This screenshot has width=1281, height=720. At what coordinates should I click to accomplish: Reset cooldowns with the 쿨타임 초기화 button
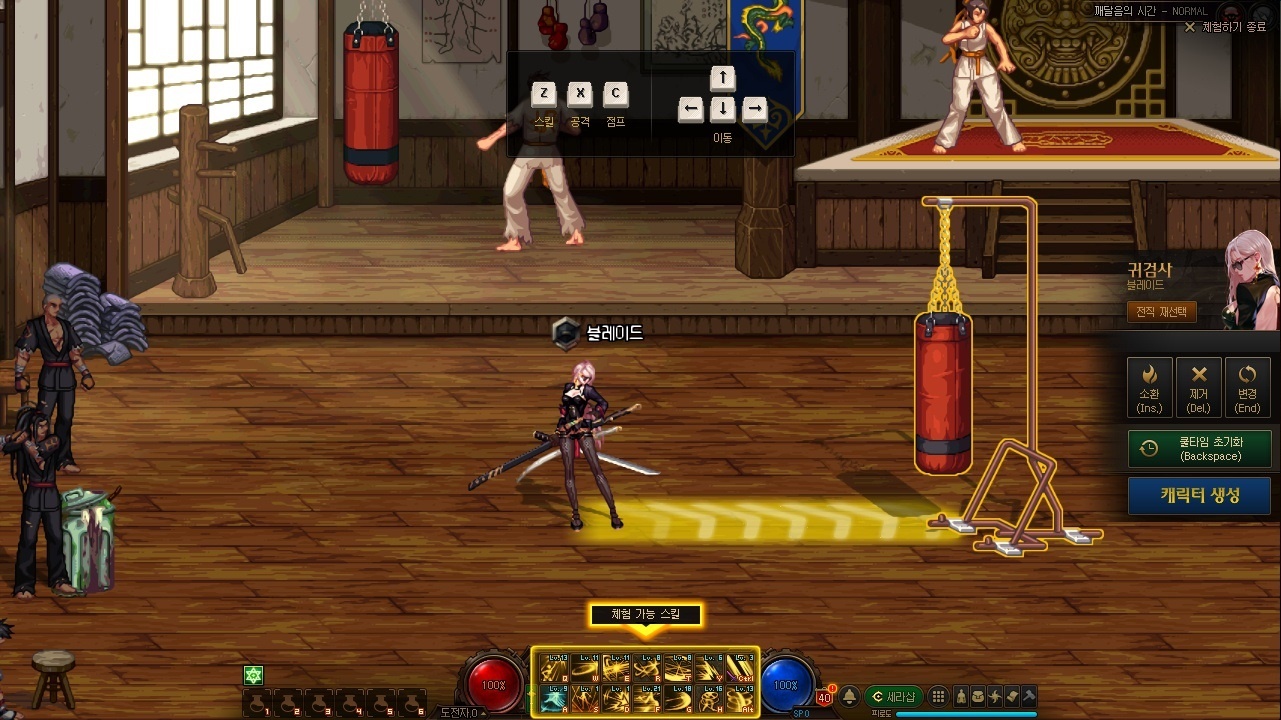click(x=1199, y=449)
